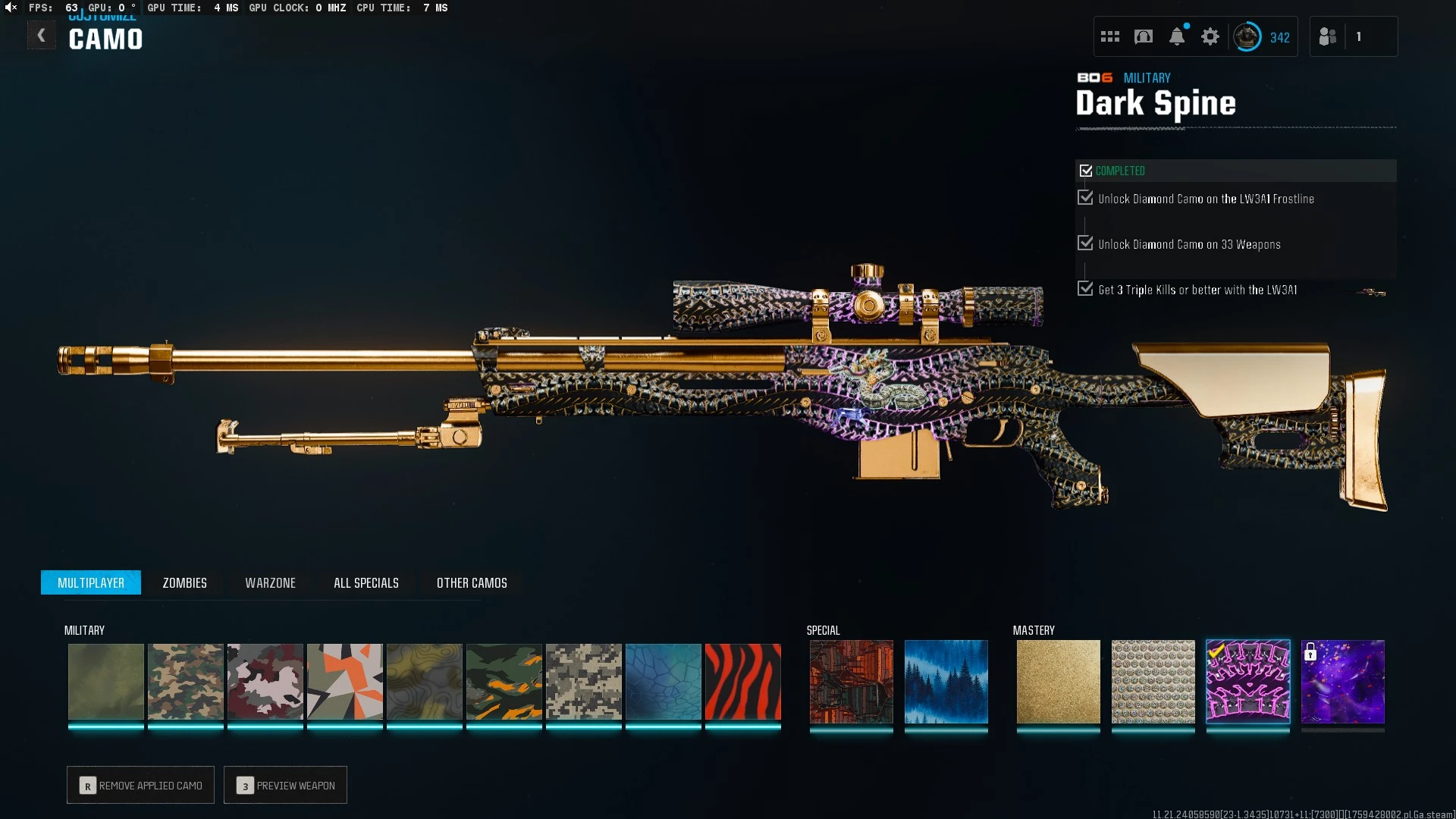Select the blue forest special camo
The image size is (1456, 819).
(946, 682)
